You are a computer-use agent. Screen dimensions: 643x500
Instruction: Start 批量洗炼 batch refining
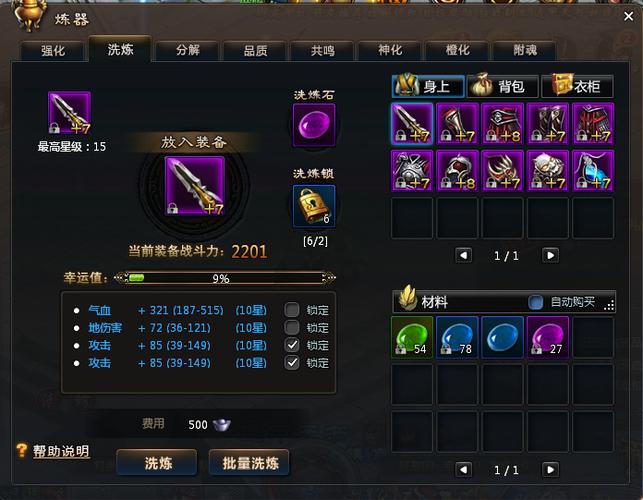249,463
